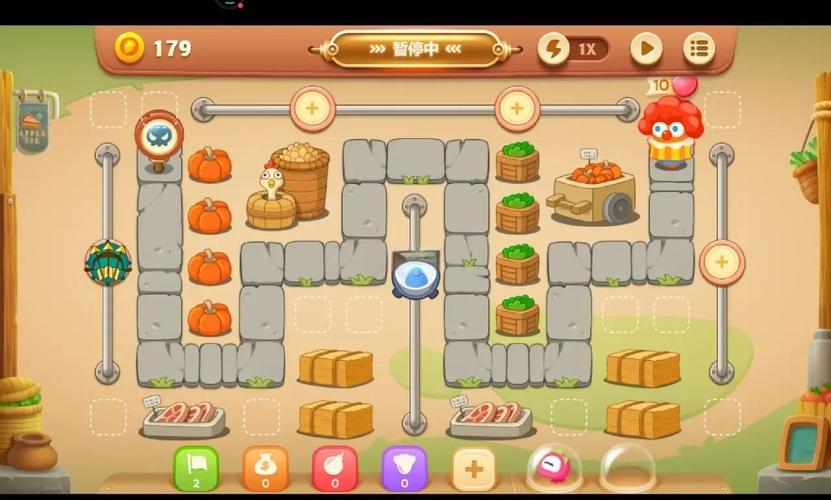The image size is (831, 500).
Task: Toggle the 1X lightning speed control
Action: point(574,48)
